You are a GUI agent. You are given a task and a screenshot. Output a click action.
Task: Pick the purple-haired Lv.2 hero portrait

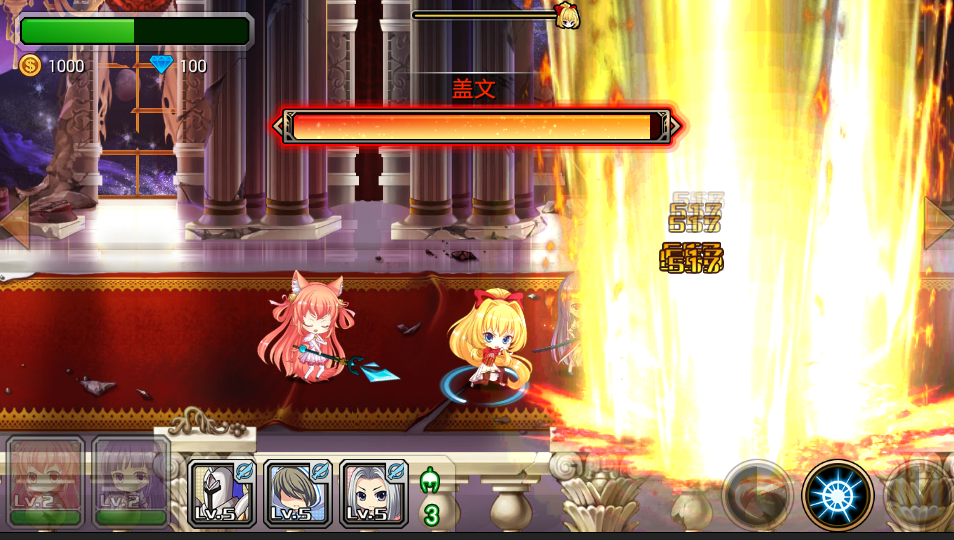pyautogui.click(x=131, y=481)
